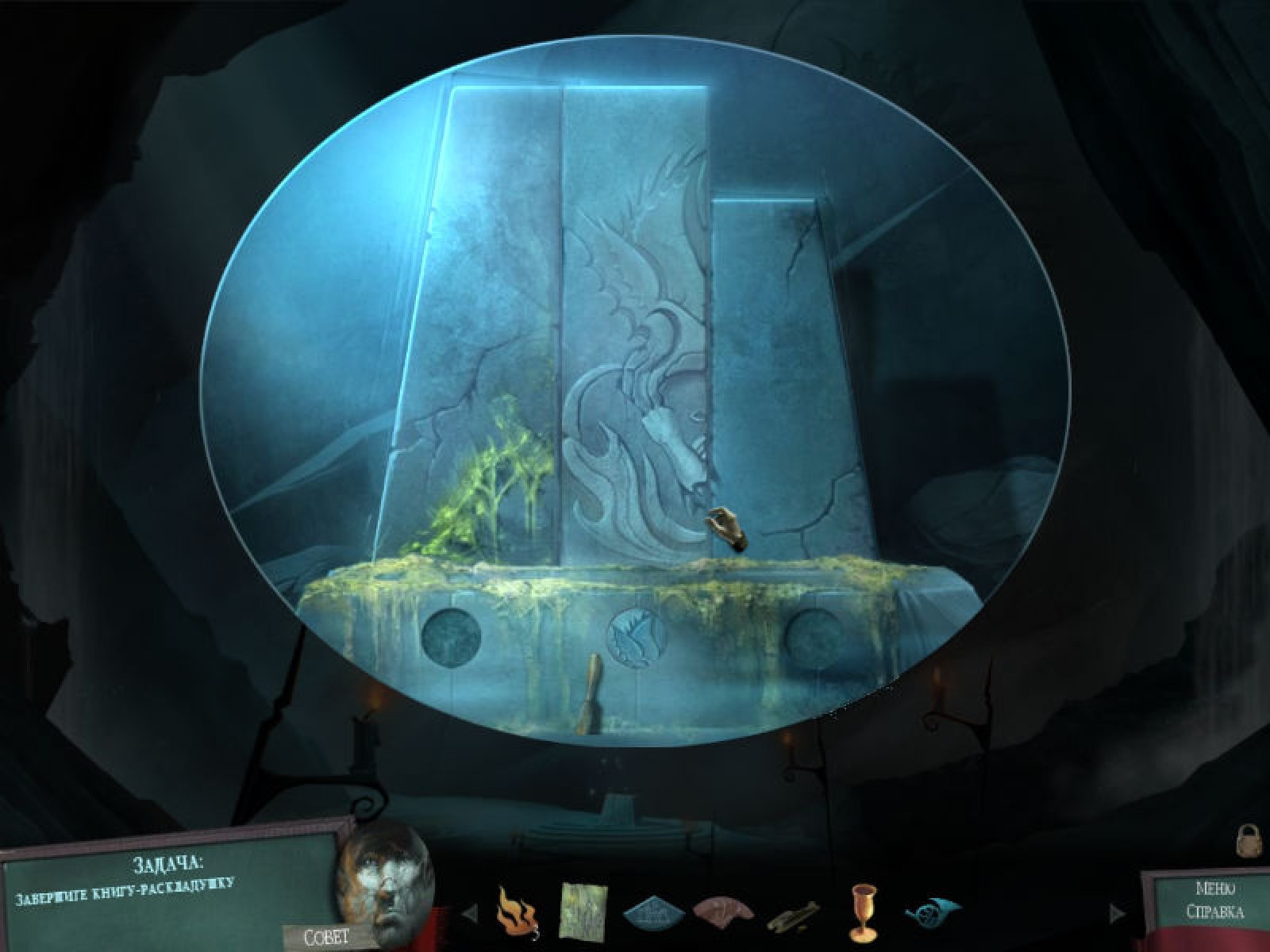Toggle the inventory padlock icon
The image size is (1270, 952).
pos(1250,840)
